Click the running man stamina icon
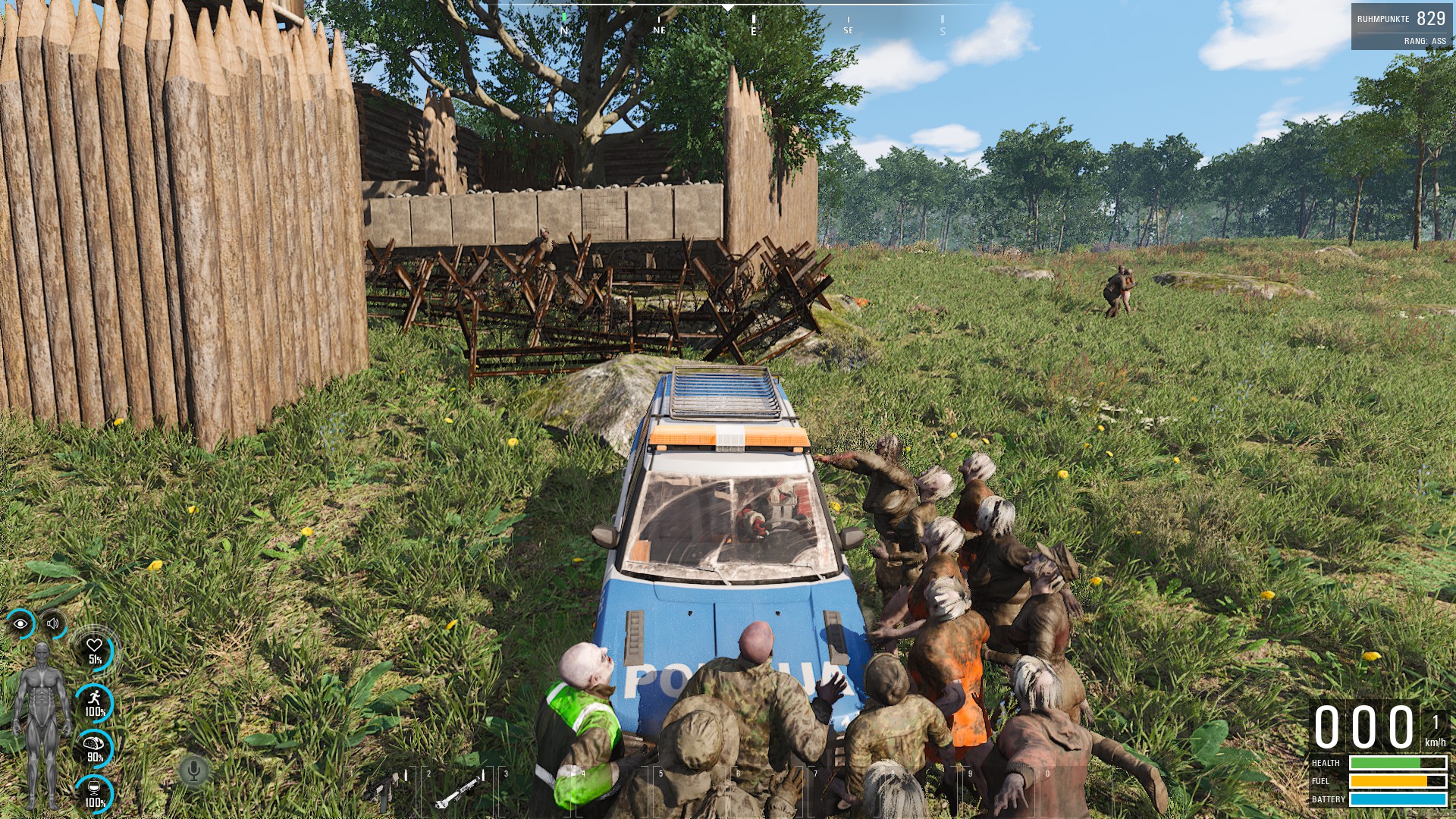 95,702
